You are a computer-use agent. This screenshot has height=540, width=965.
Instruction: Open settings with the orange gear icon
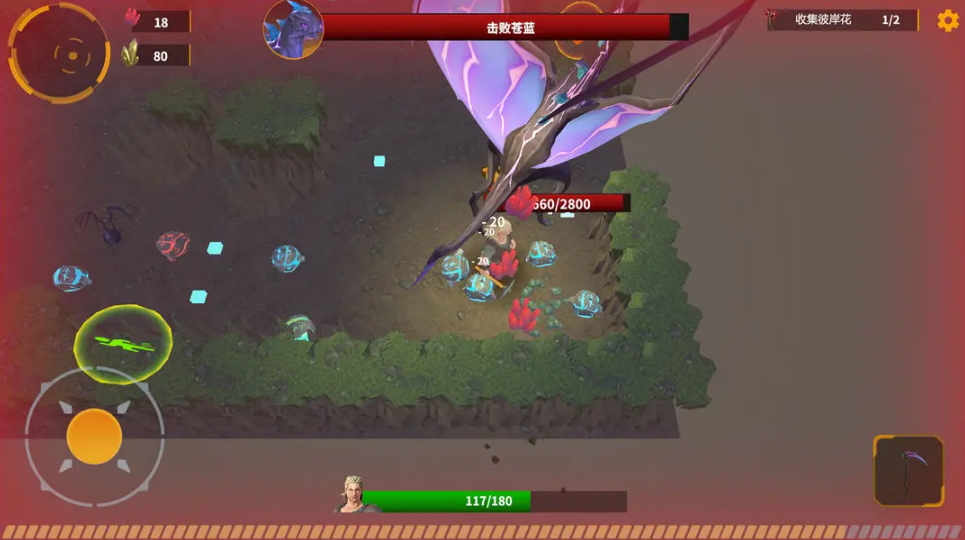click(x=947, y=20)
